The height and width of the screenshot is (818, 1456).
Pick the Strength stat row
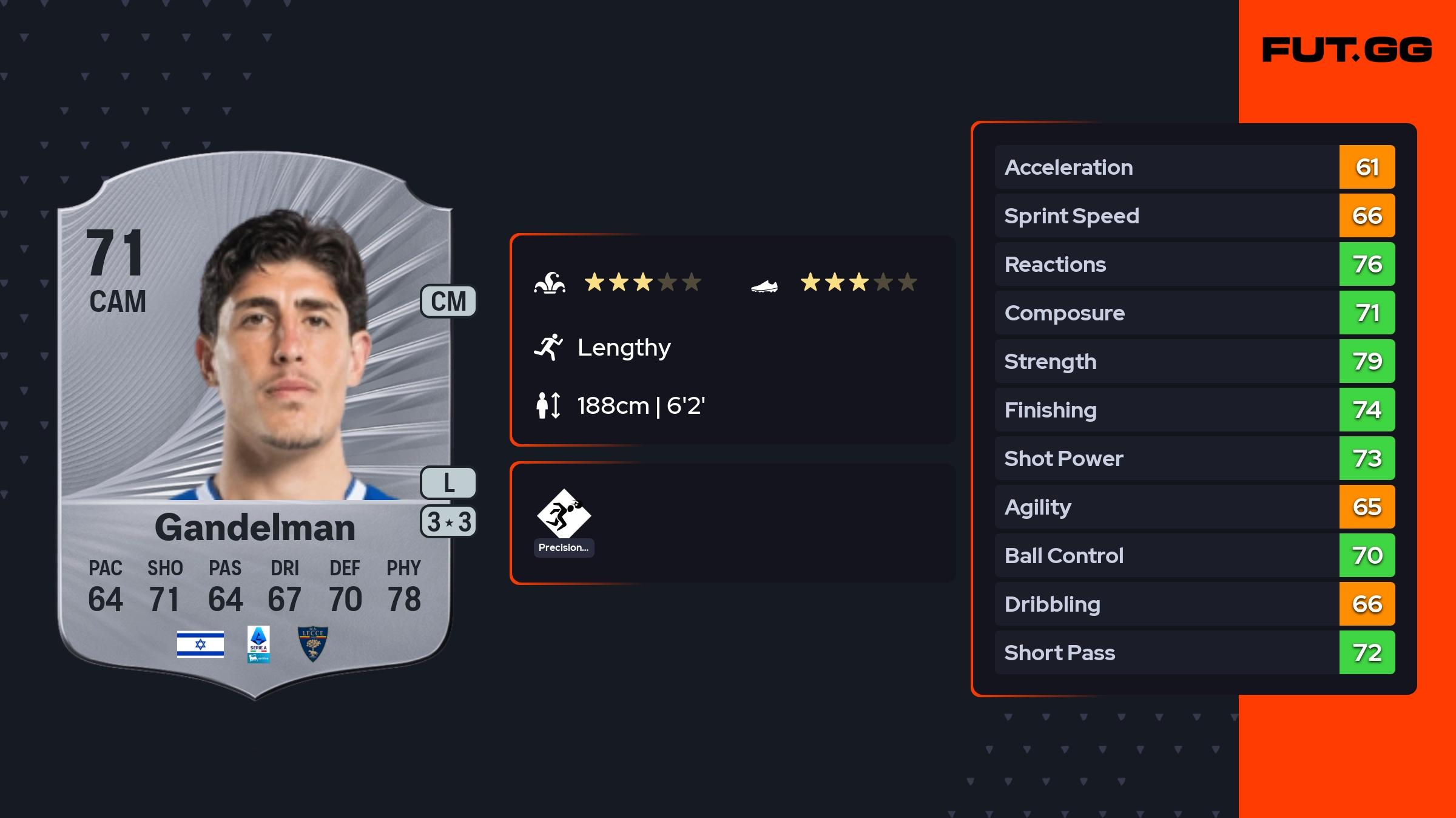pos(1194,361)
